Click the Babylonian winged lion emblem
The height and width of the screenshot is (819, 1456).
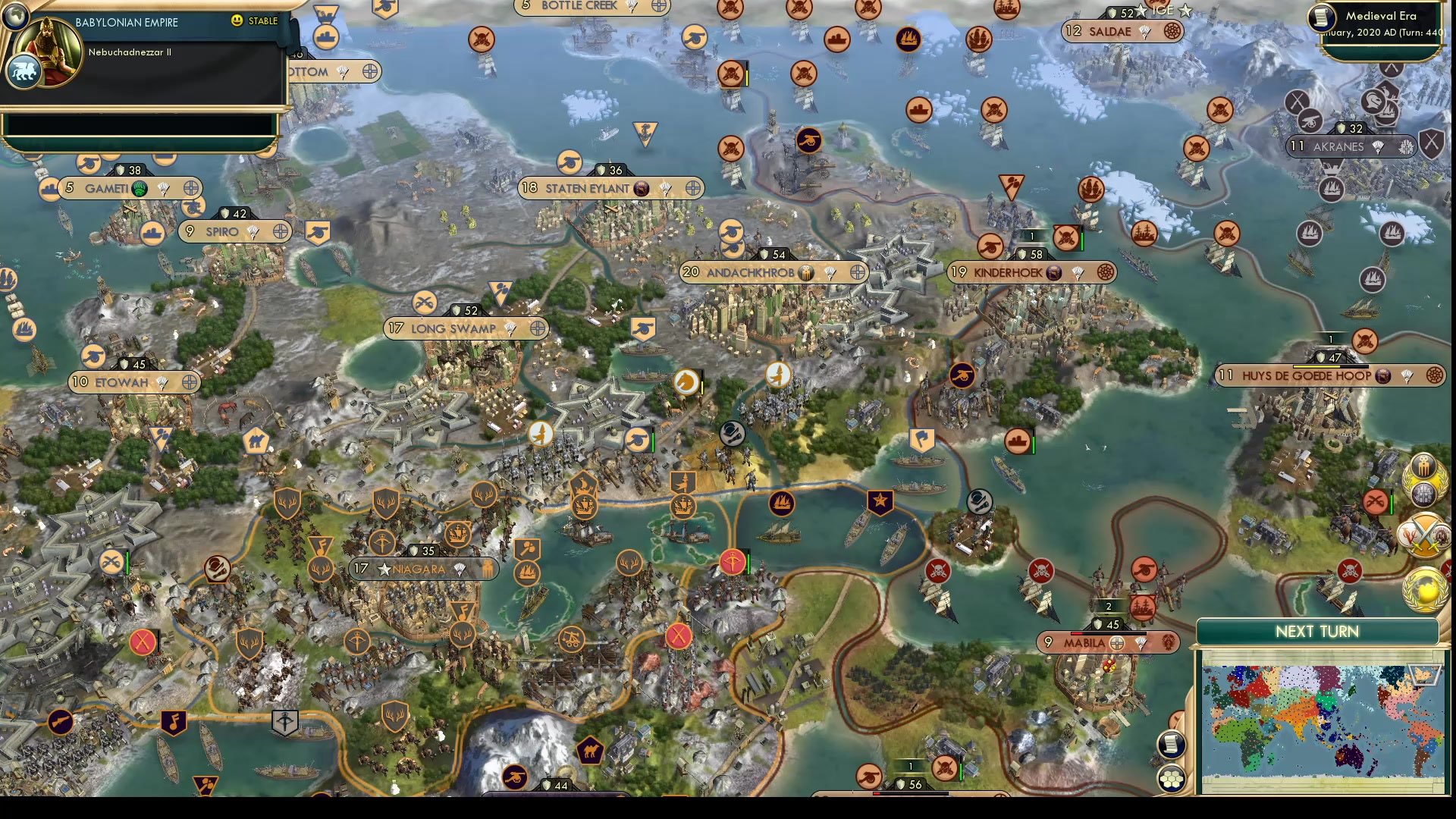(24, 70)
